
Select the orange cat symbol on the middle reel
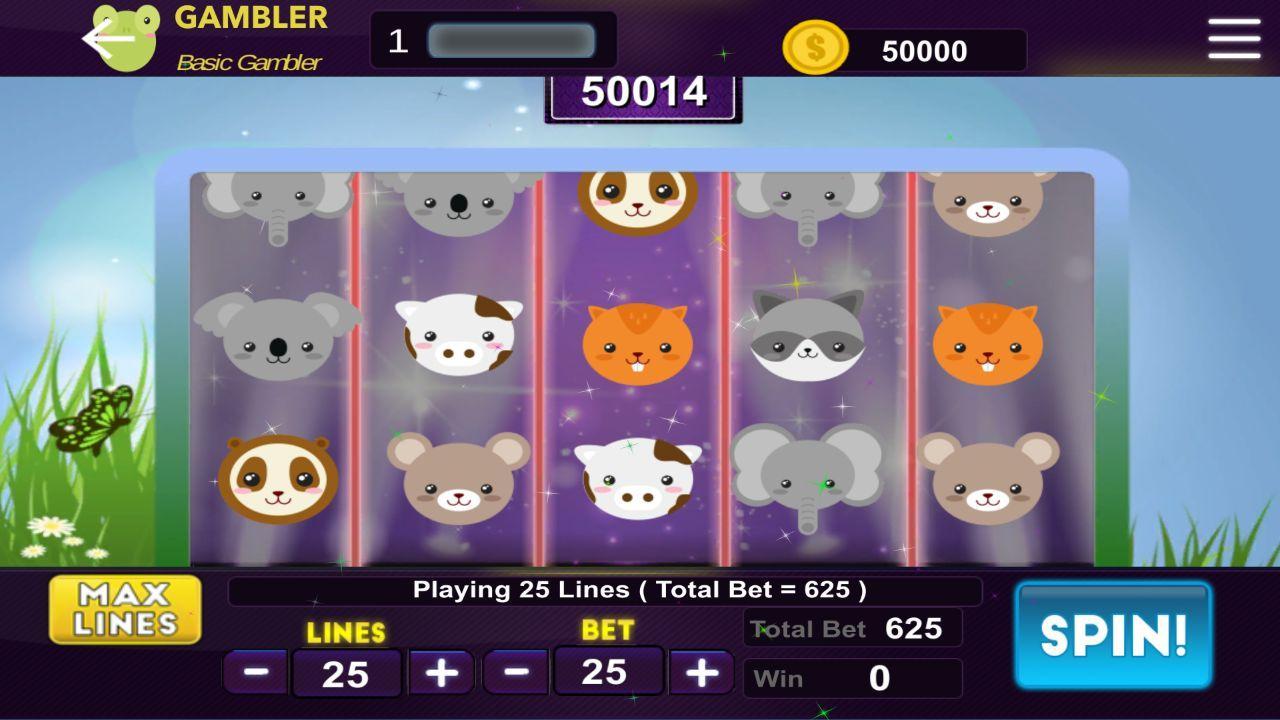(x=638, y=340)
